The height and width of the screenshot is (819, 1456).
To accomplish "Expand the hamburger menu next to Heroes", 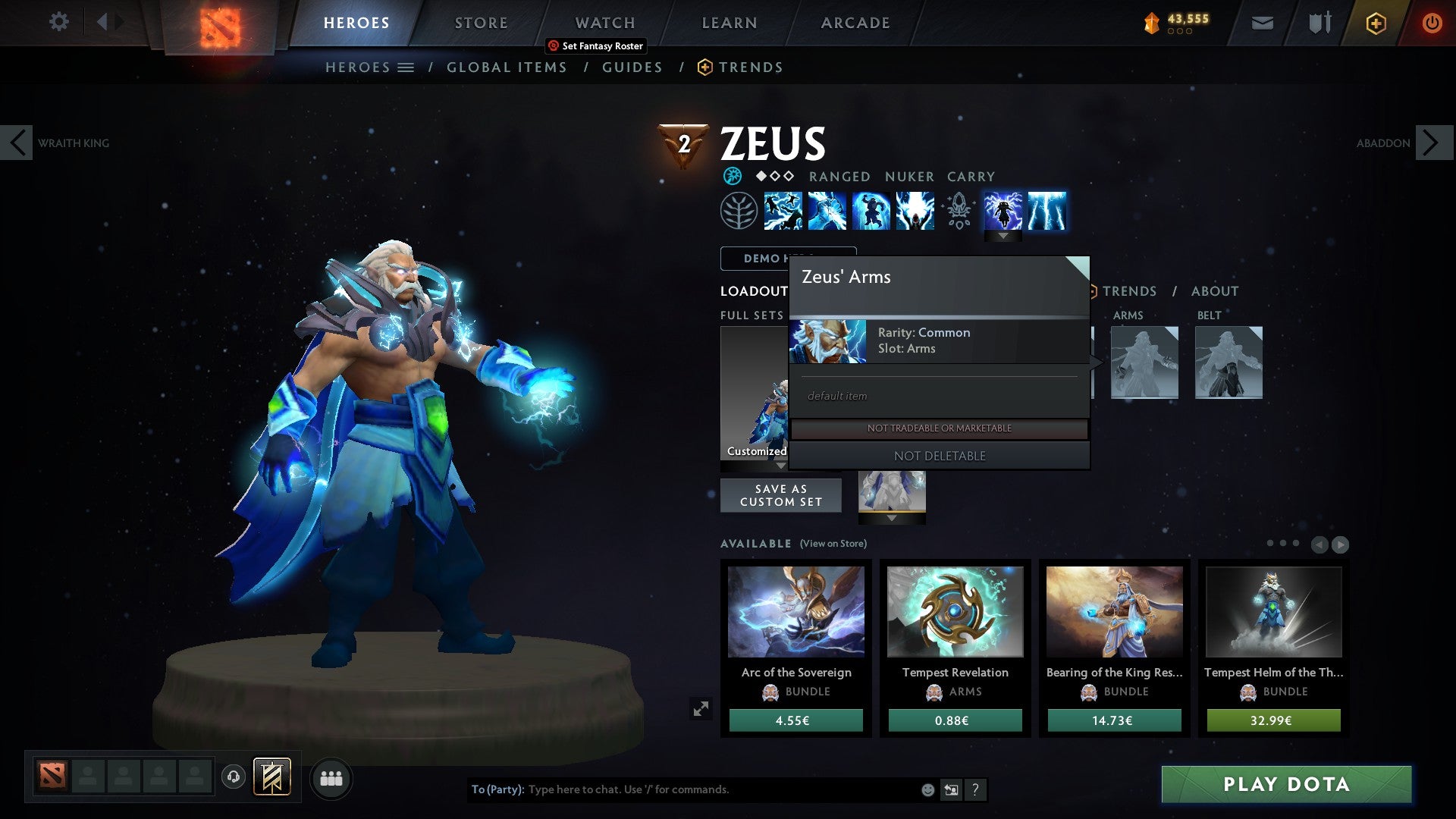I will tap(406, 67).
